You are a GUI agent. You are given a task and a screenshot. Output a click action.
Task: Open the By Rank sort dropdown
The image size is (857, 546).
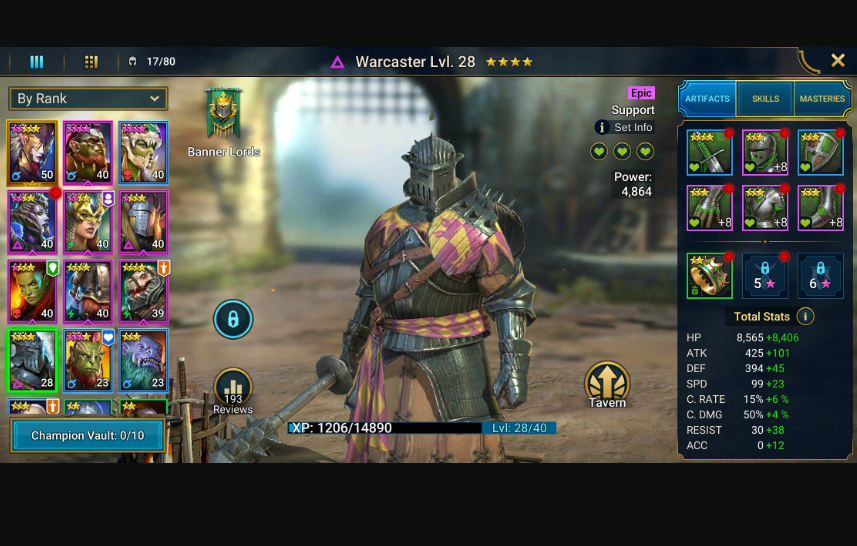click(87, 98)
